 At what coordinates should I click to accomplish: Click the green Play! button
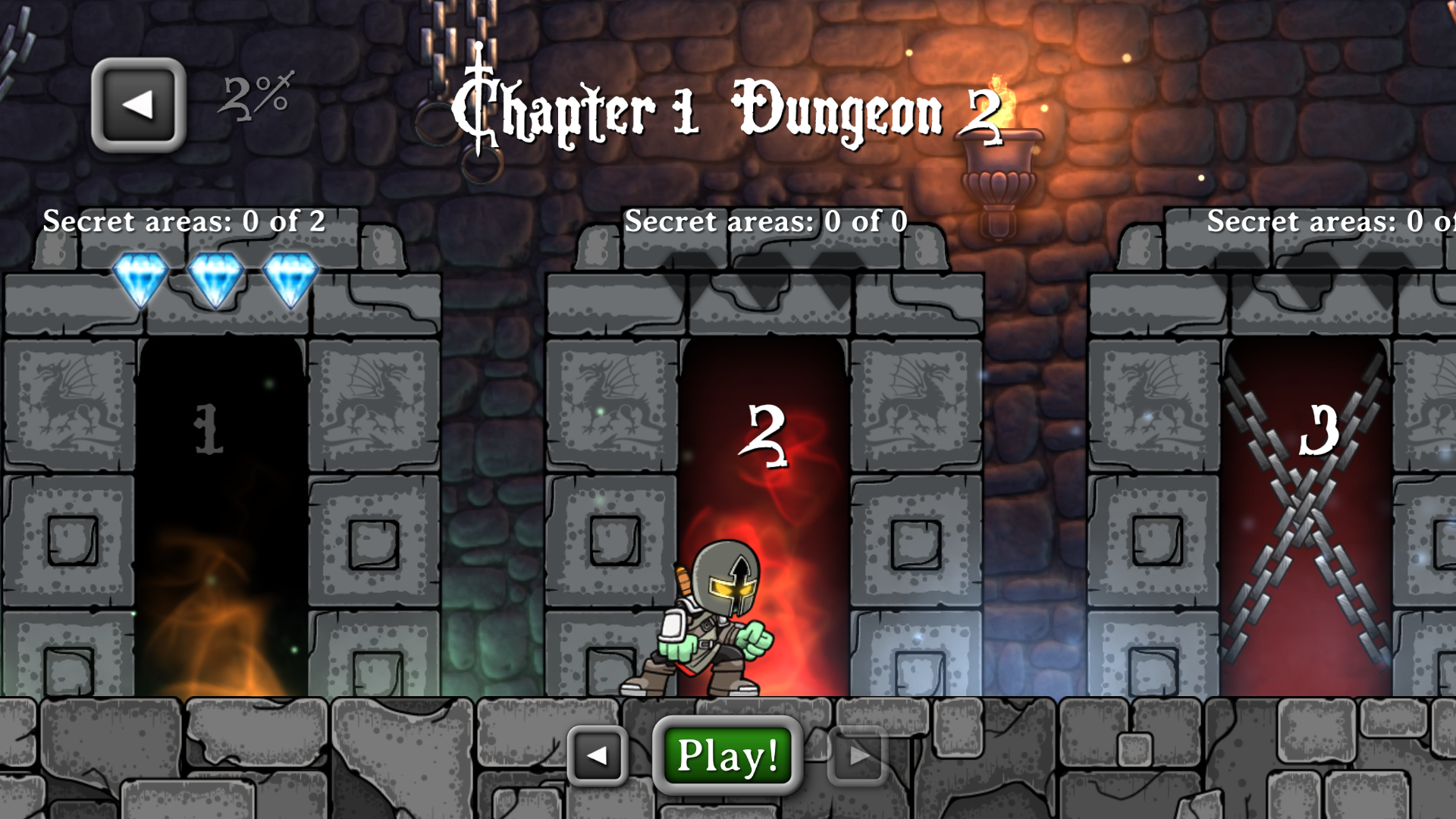click(727, 755)
